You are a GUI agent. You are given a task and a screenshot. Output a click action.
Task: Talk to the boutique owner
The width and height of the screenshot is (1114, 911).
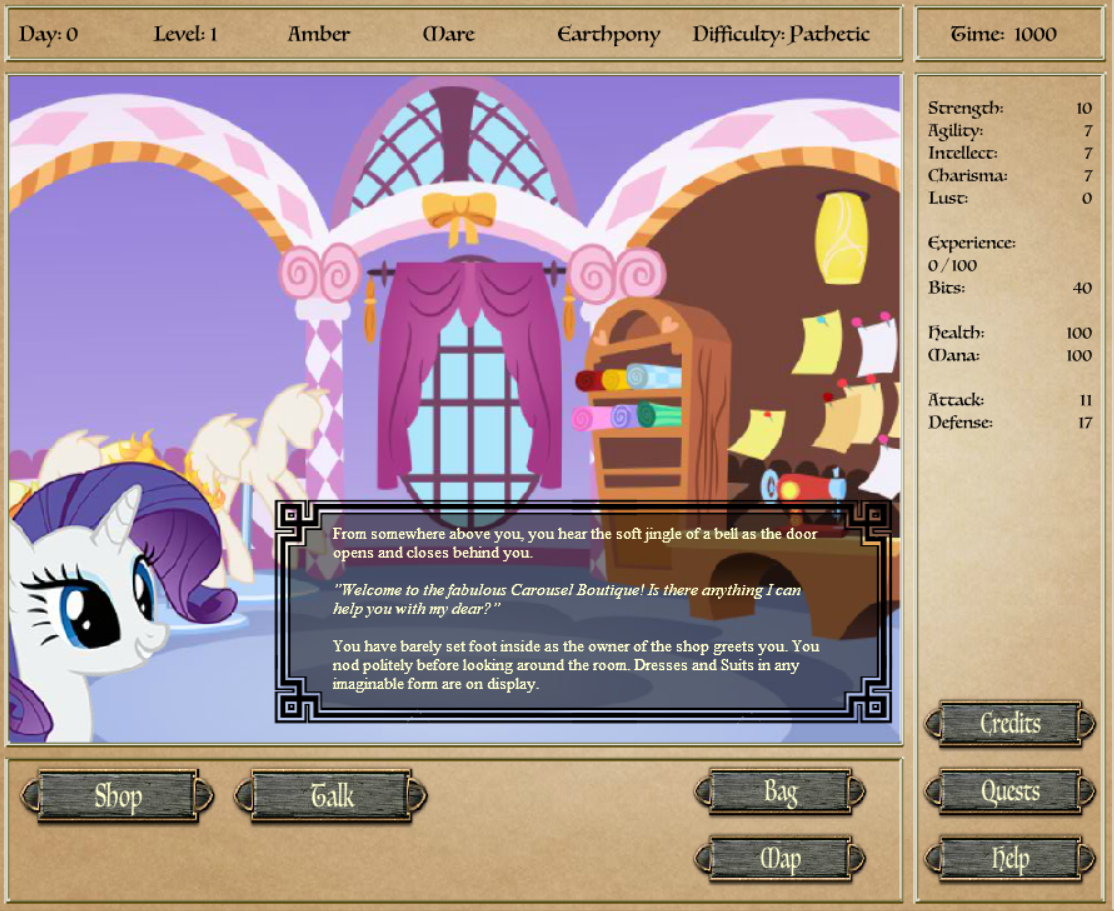[331, 796]
